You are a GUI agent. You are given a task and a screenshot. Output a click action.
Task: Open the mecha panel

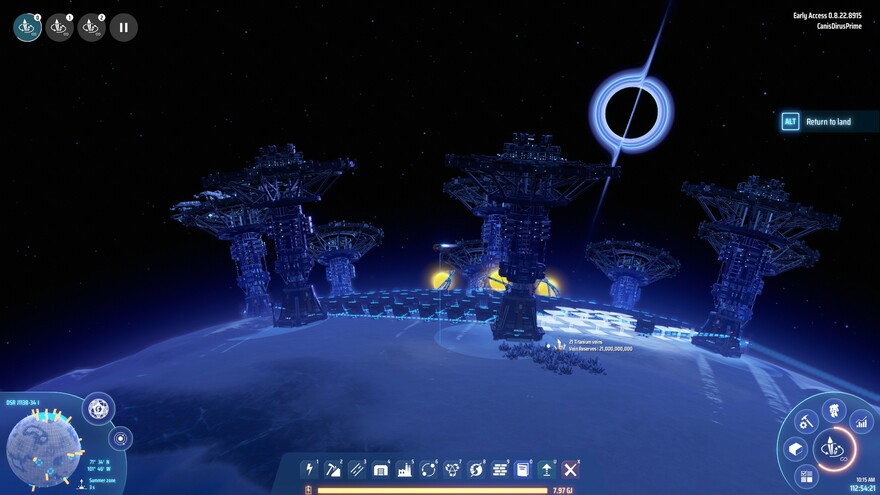pyautogui.click(x=834, y=410)
